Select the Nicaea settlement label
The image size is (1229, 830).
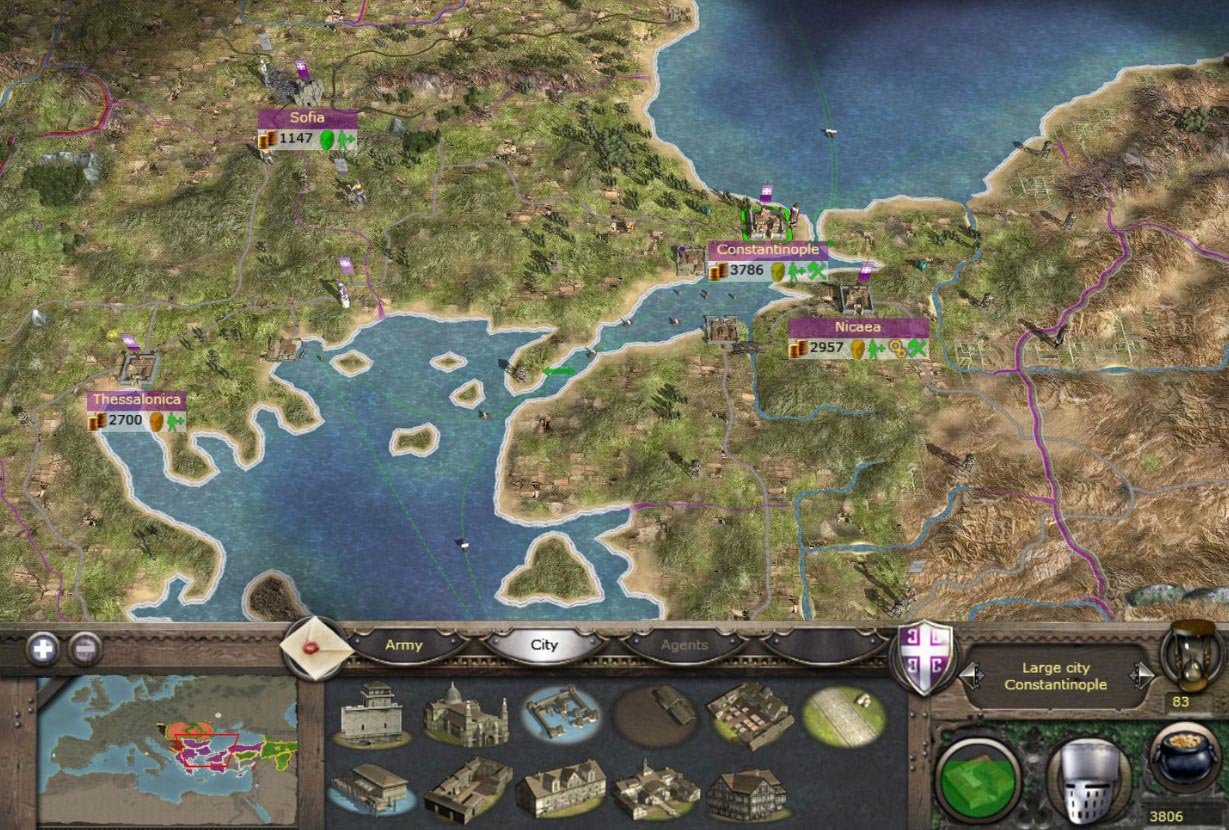857,327
